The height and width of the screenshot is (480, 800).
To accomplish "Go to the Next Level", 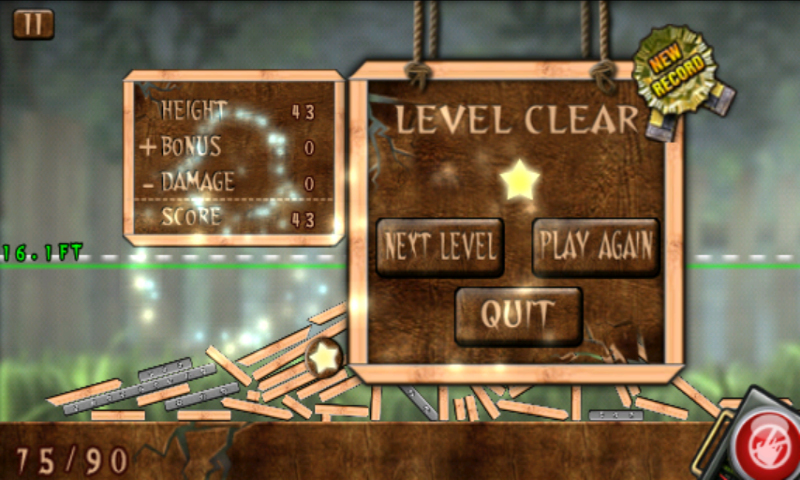I will pyautogui.click(x=440, y=246).
